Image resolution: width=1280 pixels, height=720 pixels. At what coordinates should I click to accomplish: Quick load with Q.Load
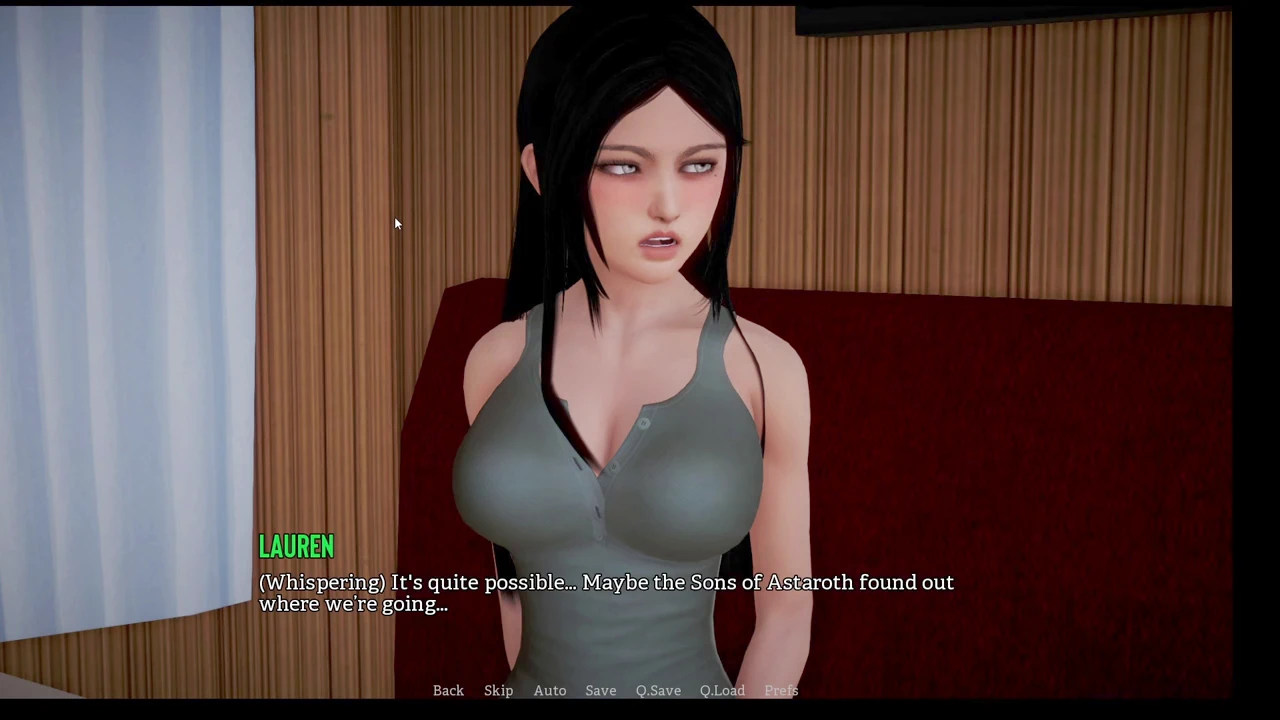pos(722,691)
